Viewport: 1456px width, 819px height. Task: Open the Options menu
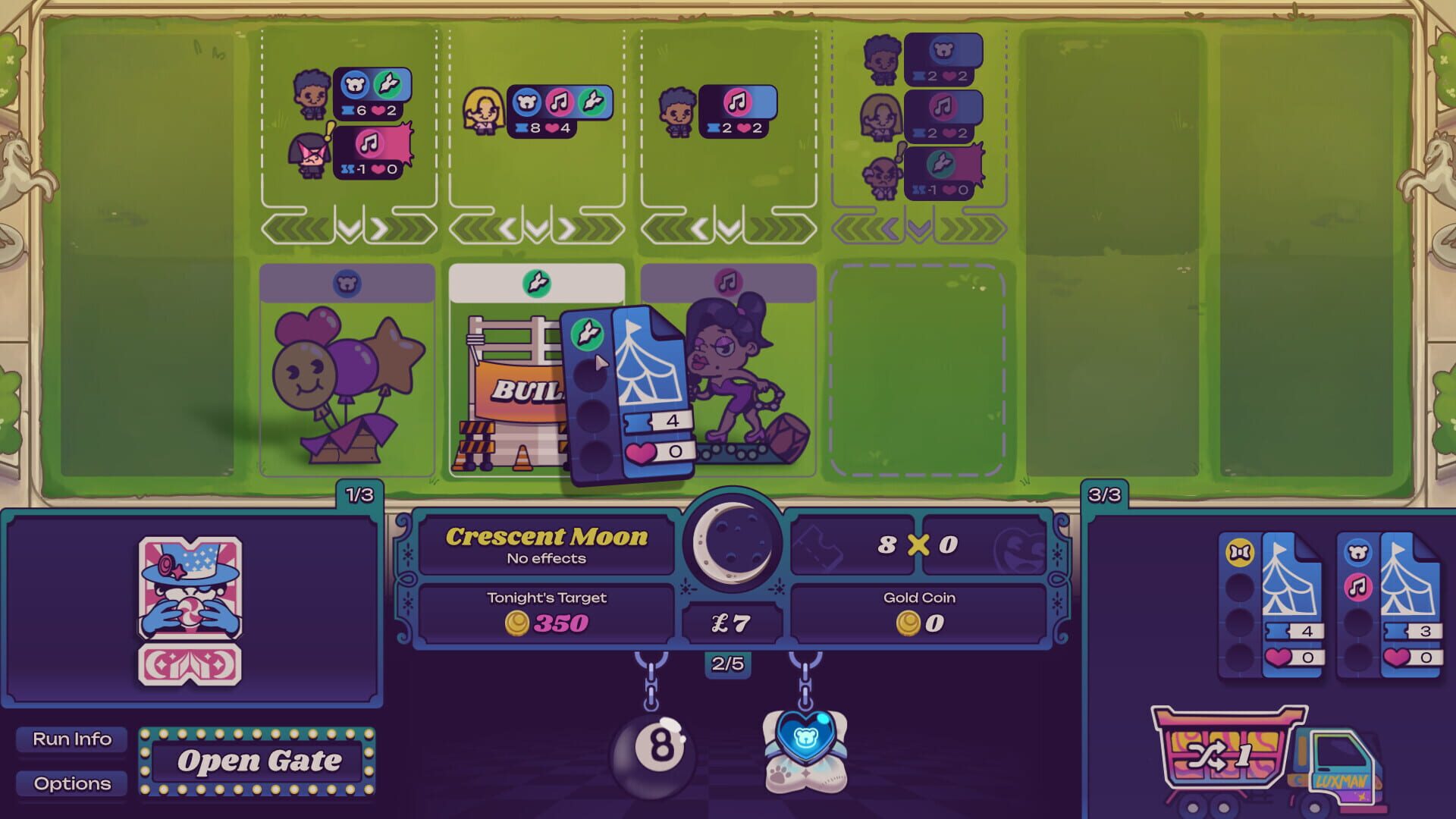pyautogui.click(x=71, y=785)
